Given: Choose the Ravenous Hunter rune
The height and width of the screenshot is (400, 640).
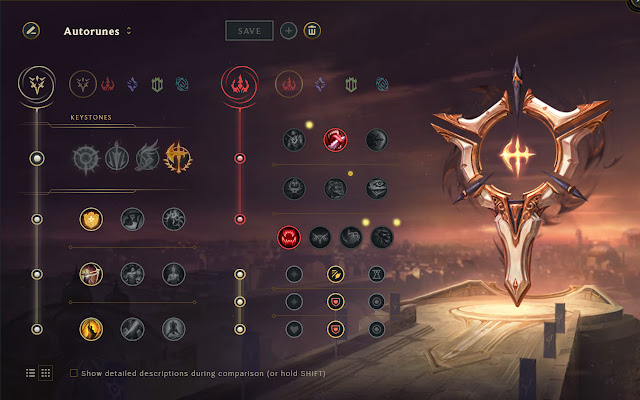Looking at the screenshot, I should click(290, 237).
